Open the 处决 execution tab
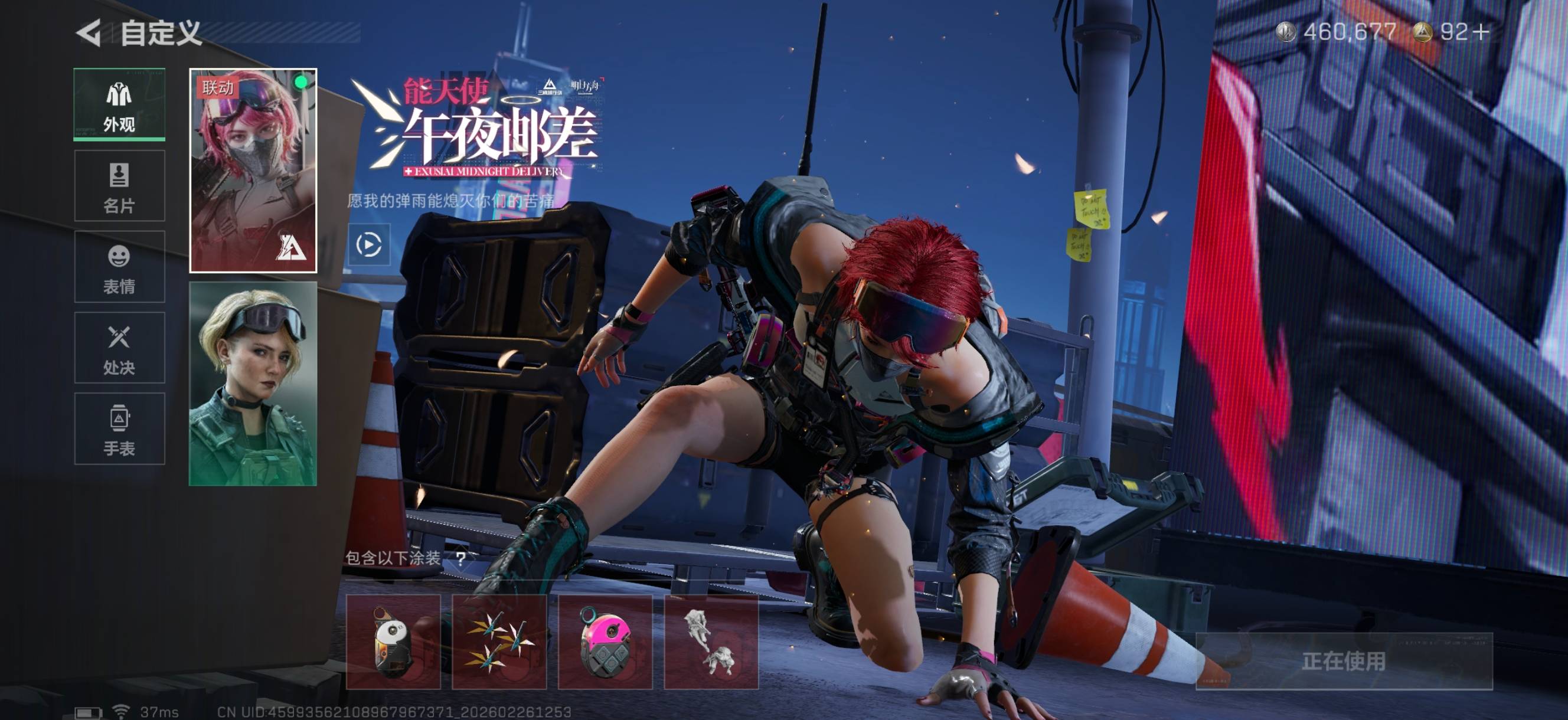Screen dimensions: 1568x720 (119, 348)
